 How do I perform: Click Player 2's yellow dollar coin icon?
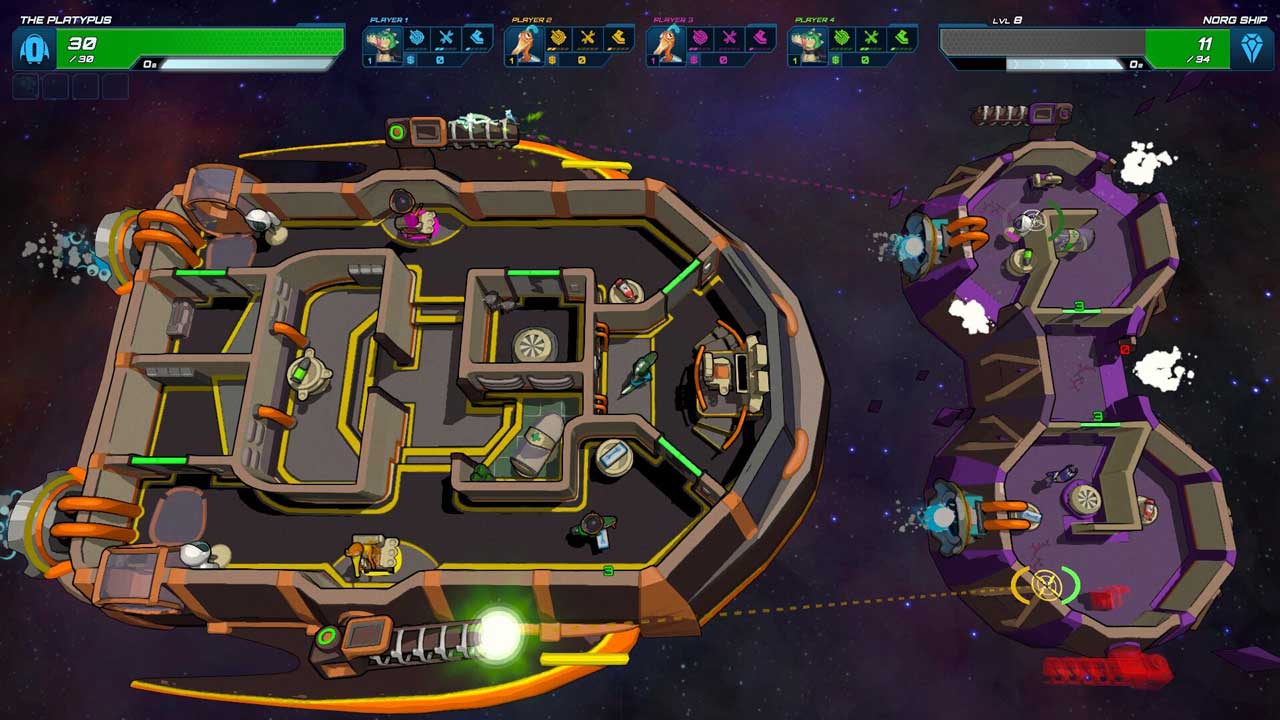[552, 60]
